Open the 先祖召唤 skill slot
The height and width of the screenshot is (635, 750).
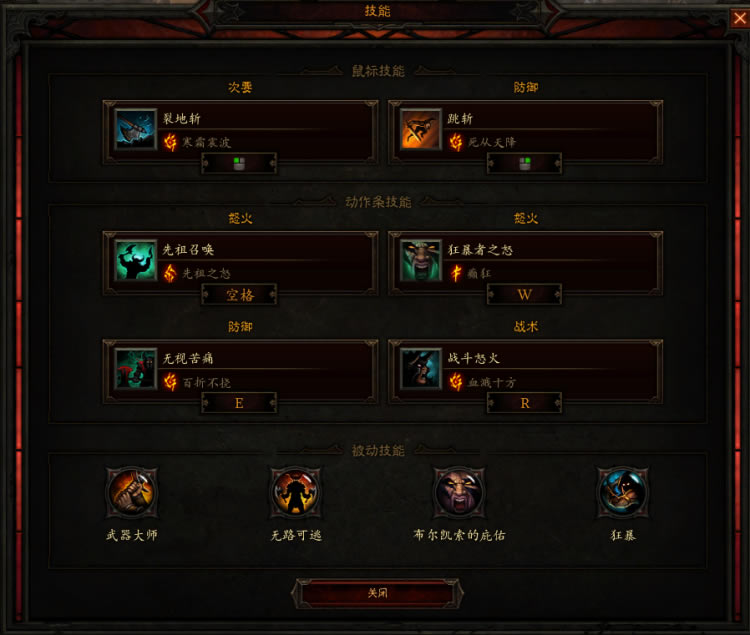tap(240, 260)
